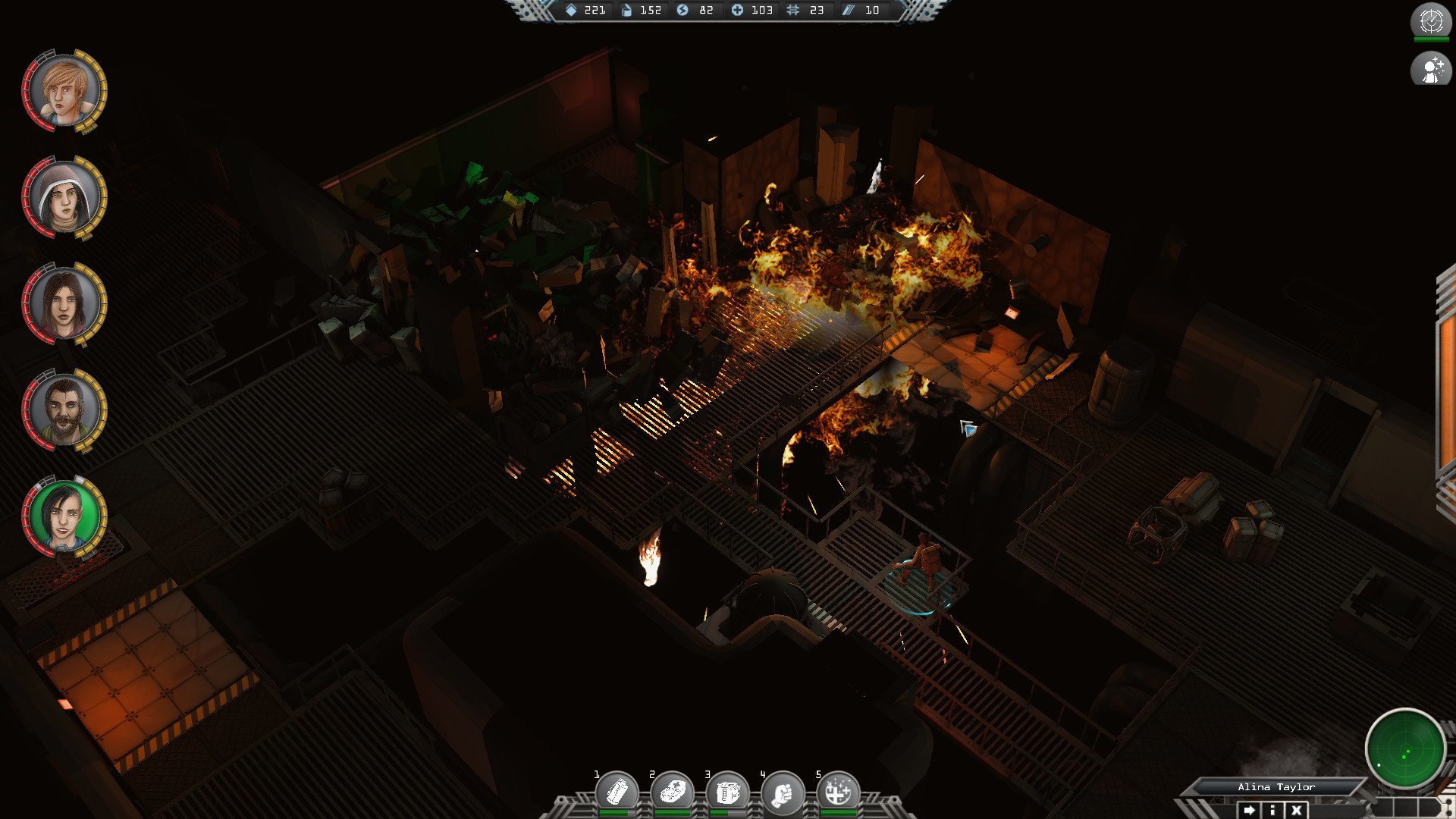Select the green-highlighted crew portrait
The image size is (1456, 819).
point(64,516)
